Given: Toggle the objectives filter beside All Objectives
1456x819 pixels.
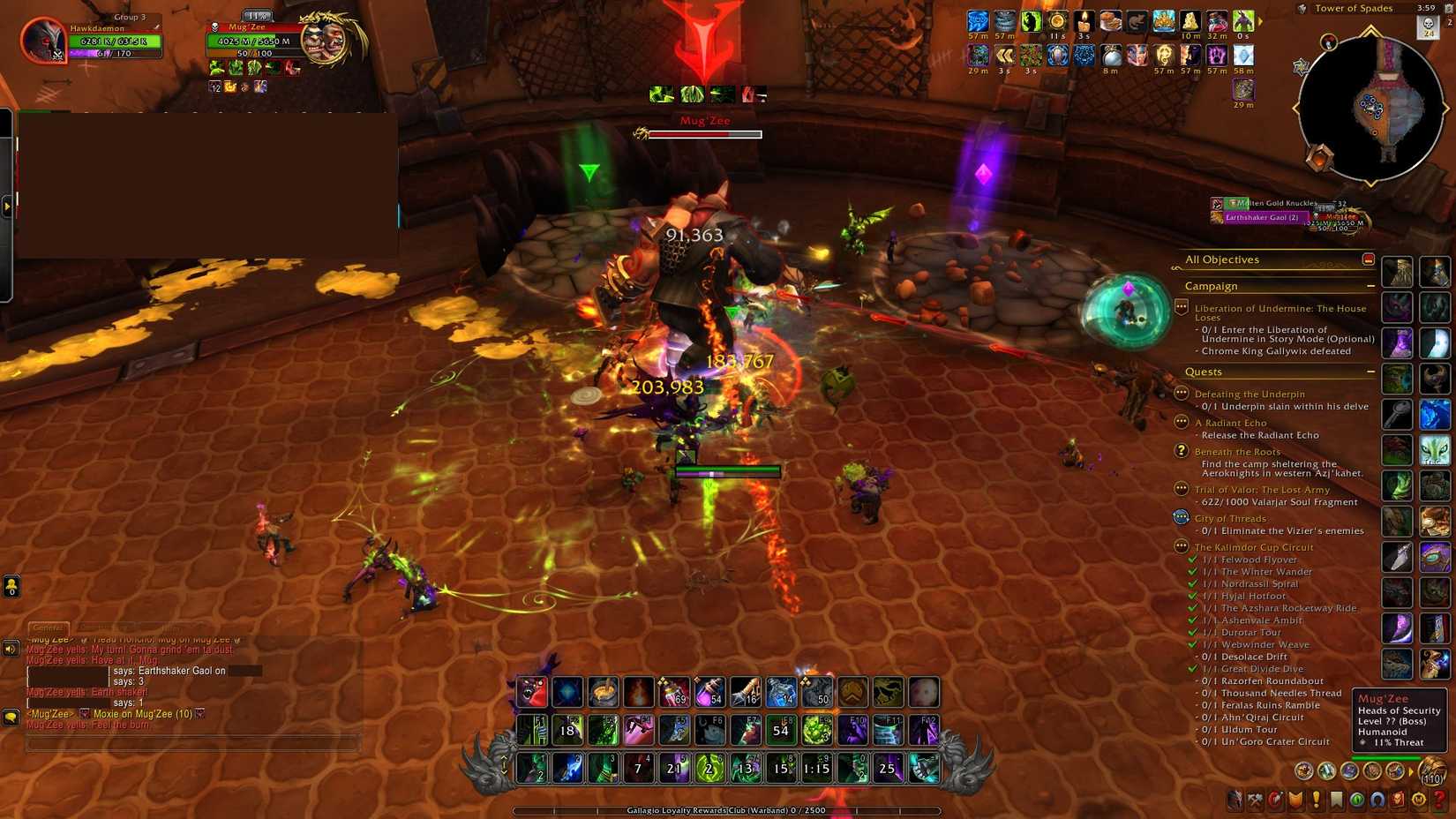Looking at the screenshot, I should point(1367,259).
